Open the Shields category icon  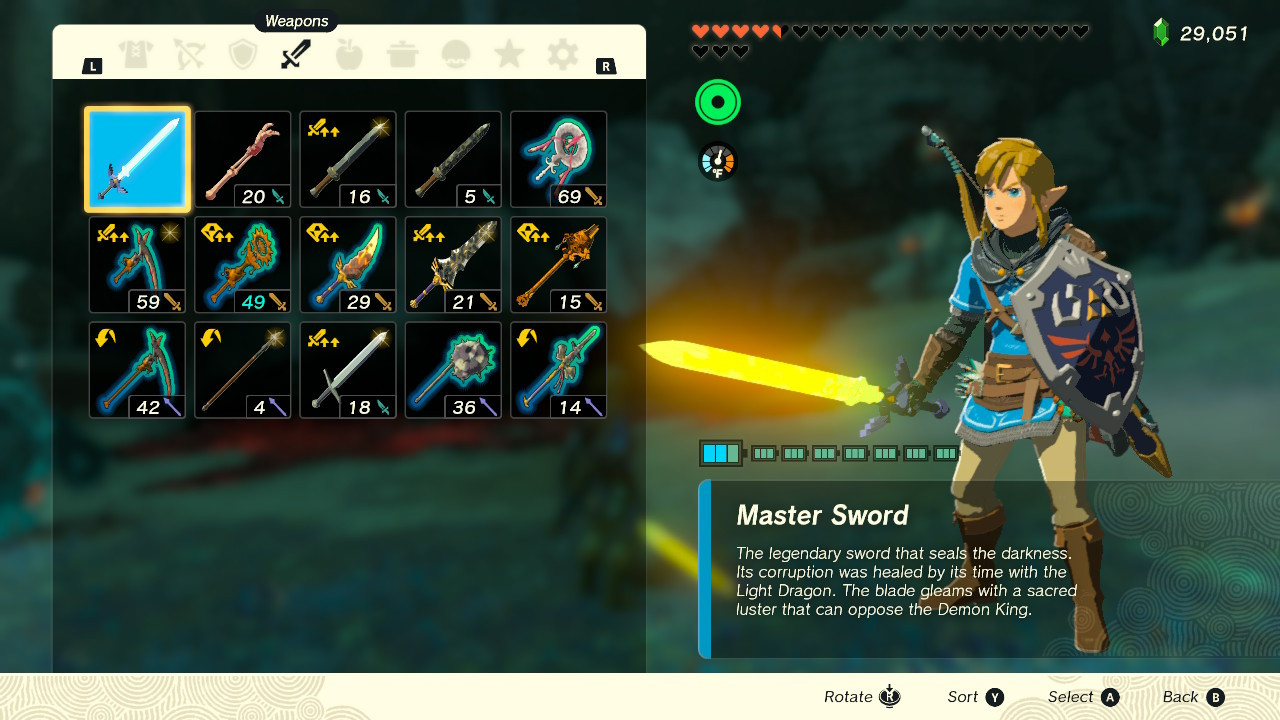pyautogui.click(x=242, y=55)
